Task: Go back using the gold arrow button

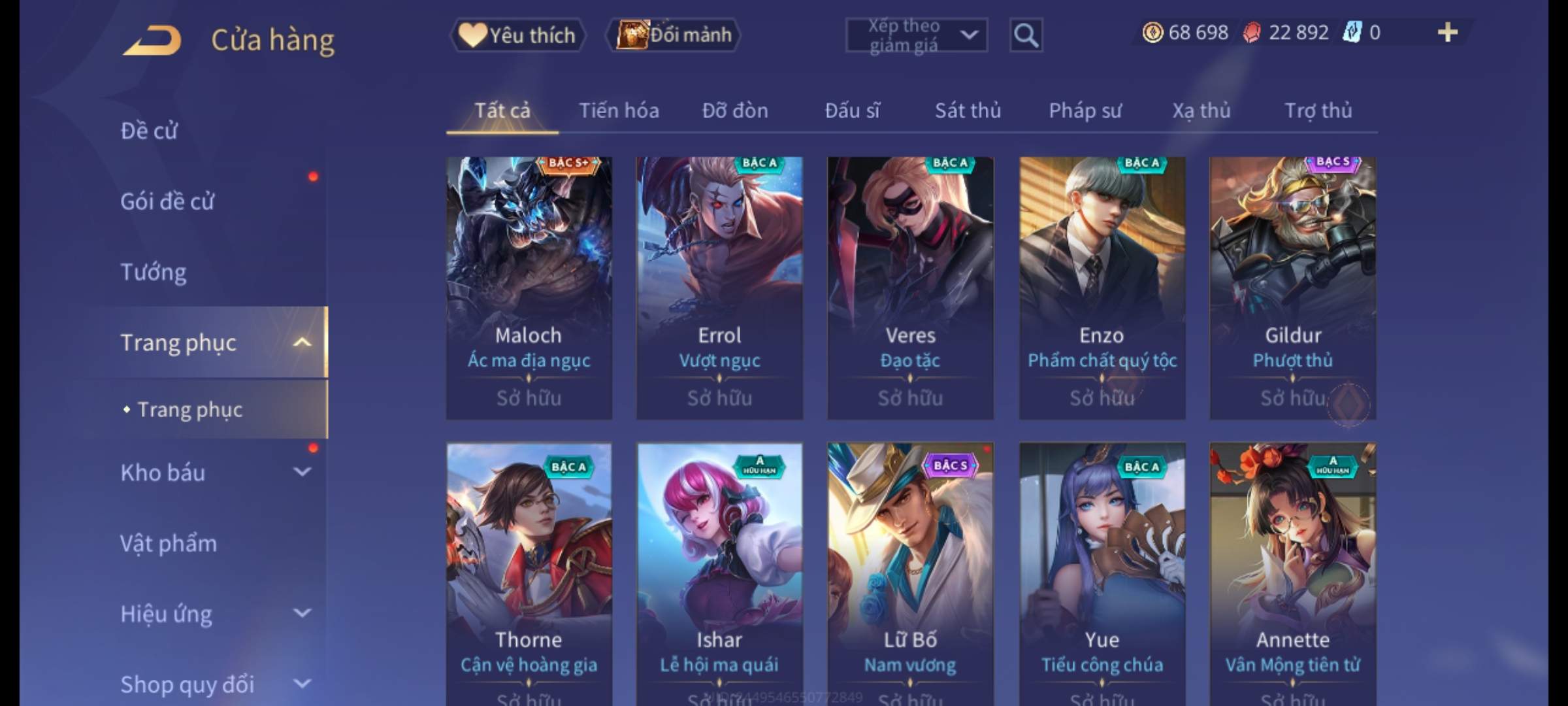Action: 153,41
